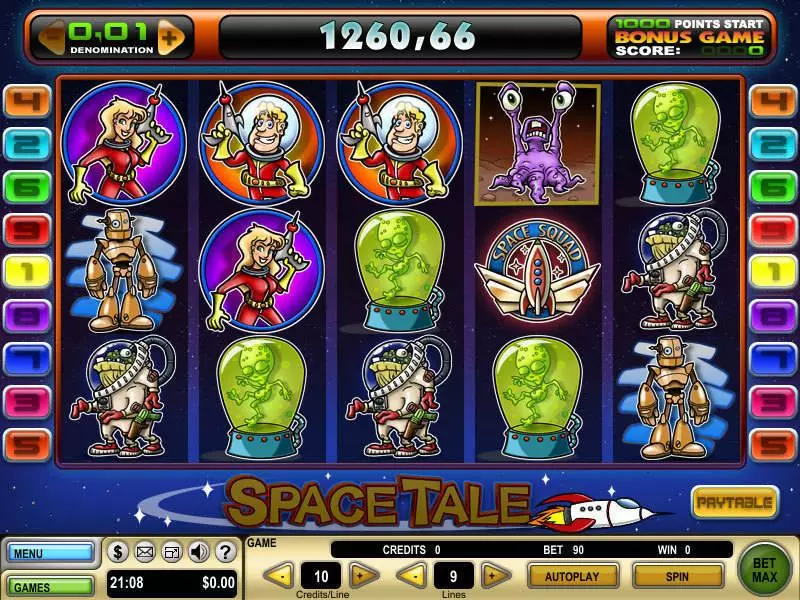Raise the Credits/Line value
The image size is (800, 600).
[364, 576]
